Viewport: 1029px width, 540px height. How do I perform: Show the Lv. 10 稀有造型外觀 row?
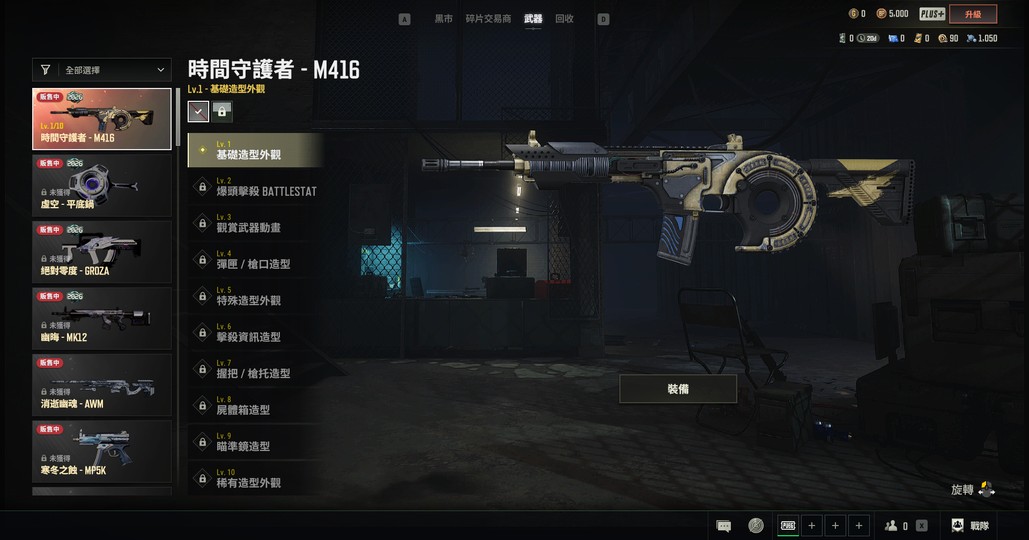pos(255,478)
